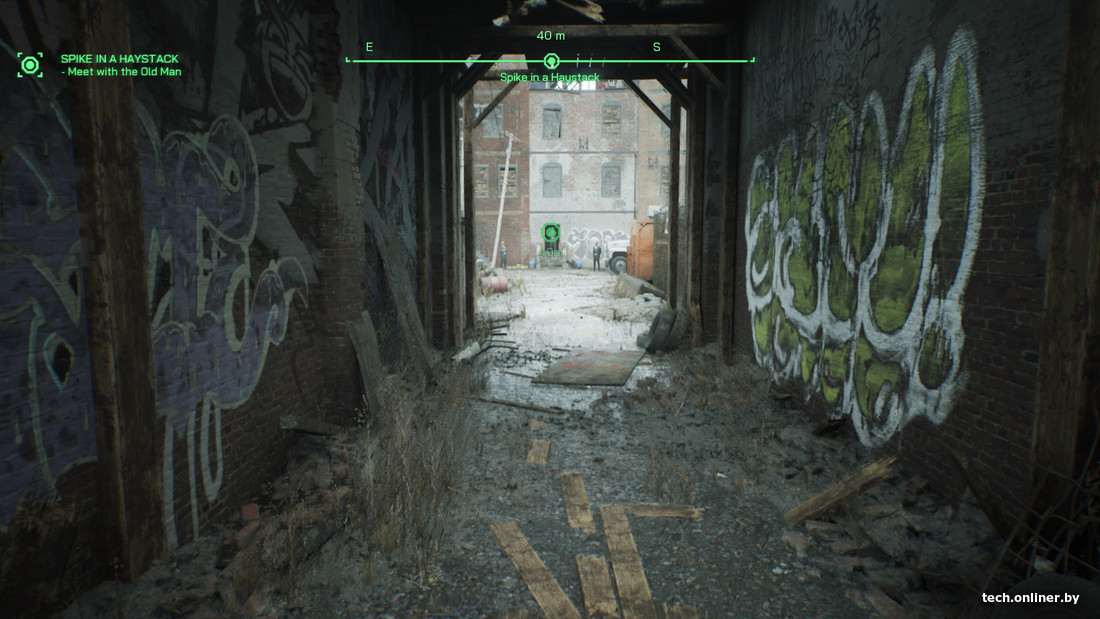The width and height of the screenshot is (1100, 619).
Task: Select the objective marker on the compass bar
Action: coord(551,61)
